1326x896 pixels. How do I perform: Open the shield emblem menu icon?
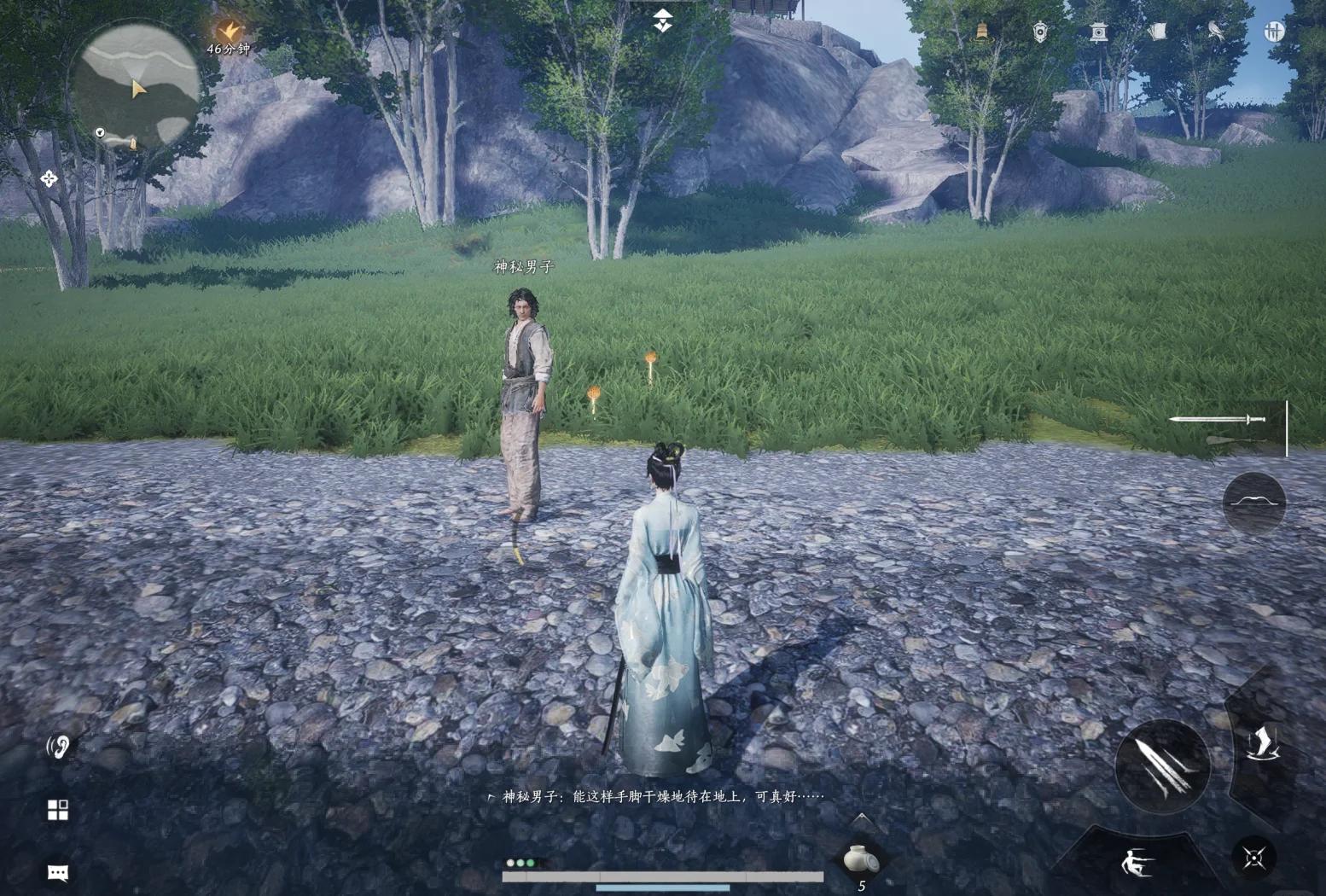pos(1040,32)
